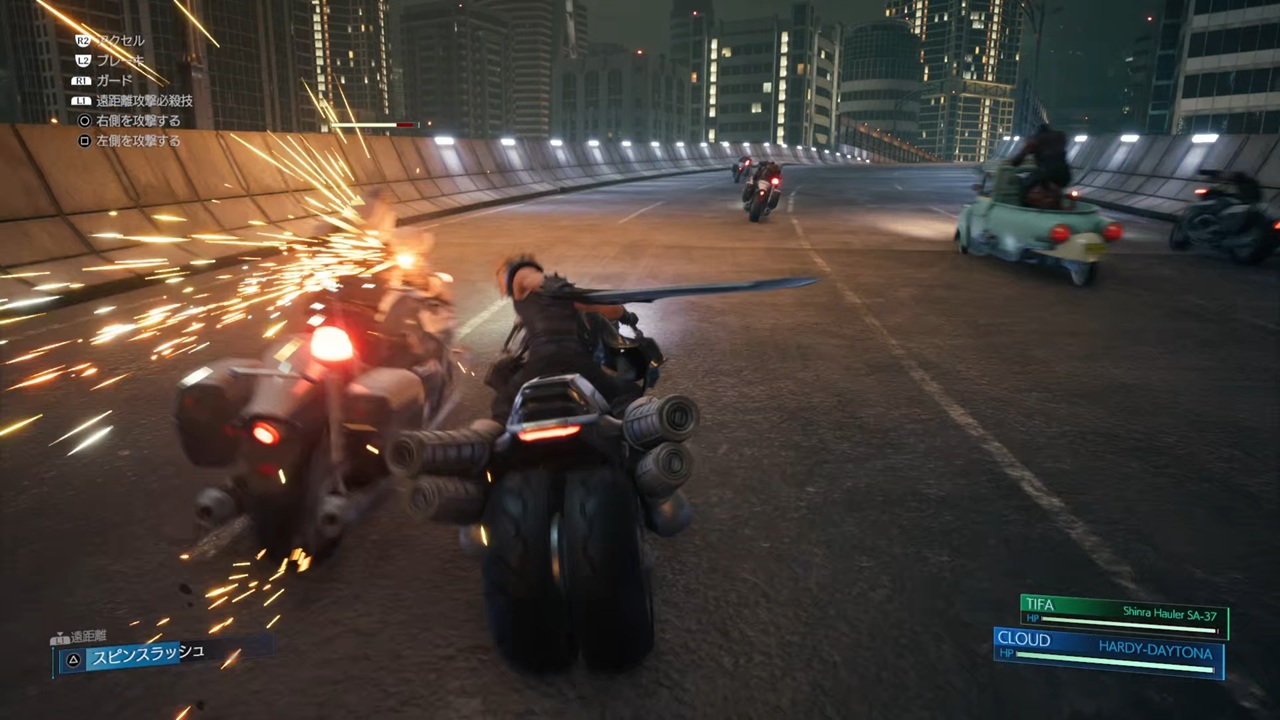1280x720 pixels.
Task: Select the Square attack-left button icon
Action: tap(85, 141)
